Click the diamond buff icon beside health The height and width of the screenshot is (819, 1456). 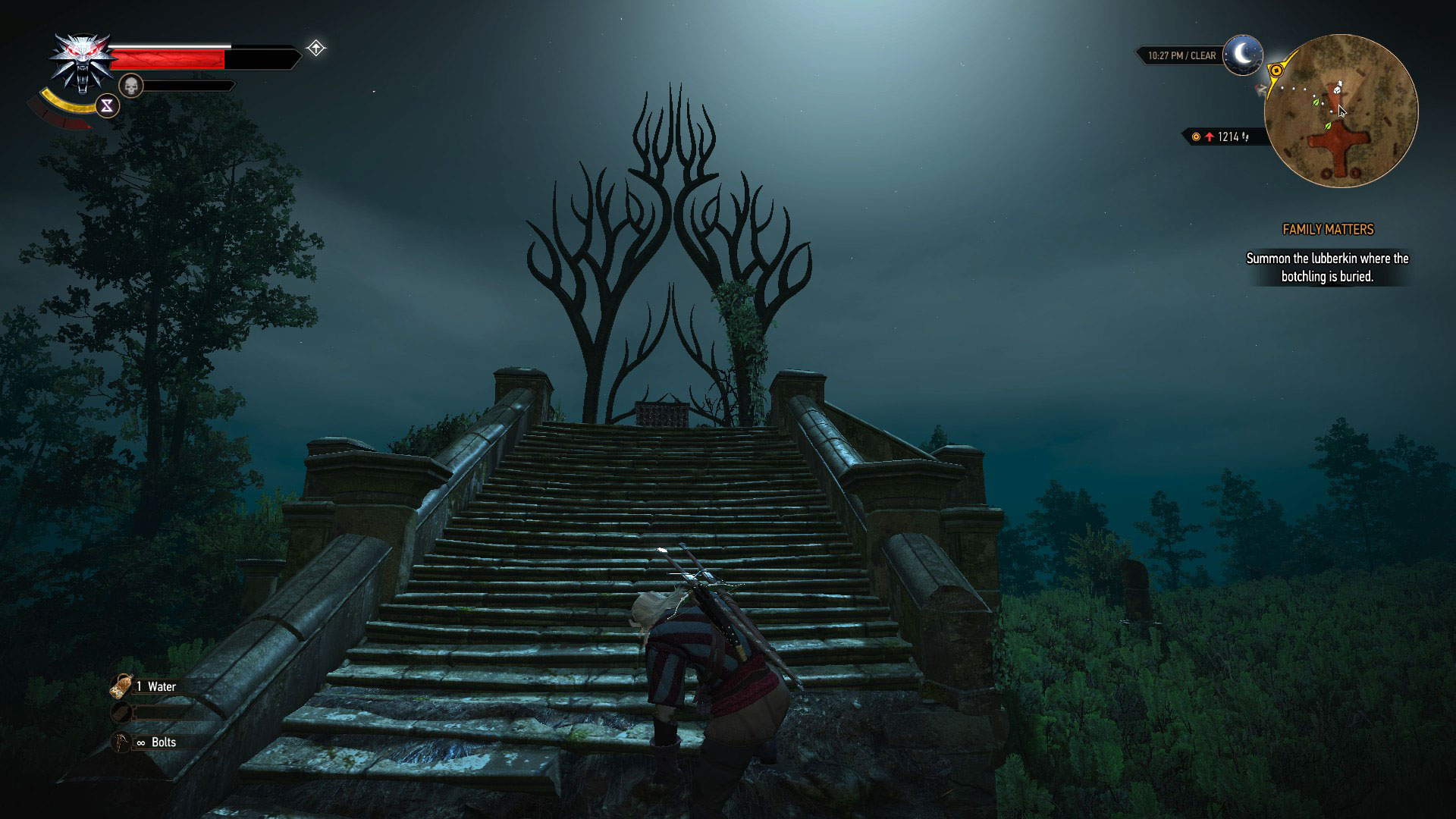[316, 49]
